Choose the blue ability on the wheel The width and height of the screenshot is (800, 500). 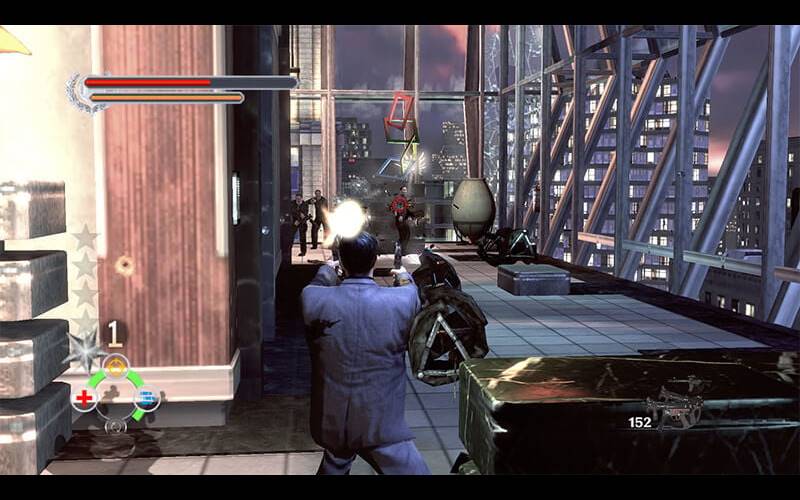147,400
